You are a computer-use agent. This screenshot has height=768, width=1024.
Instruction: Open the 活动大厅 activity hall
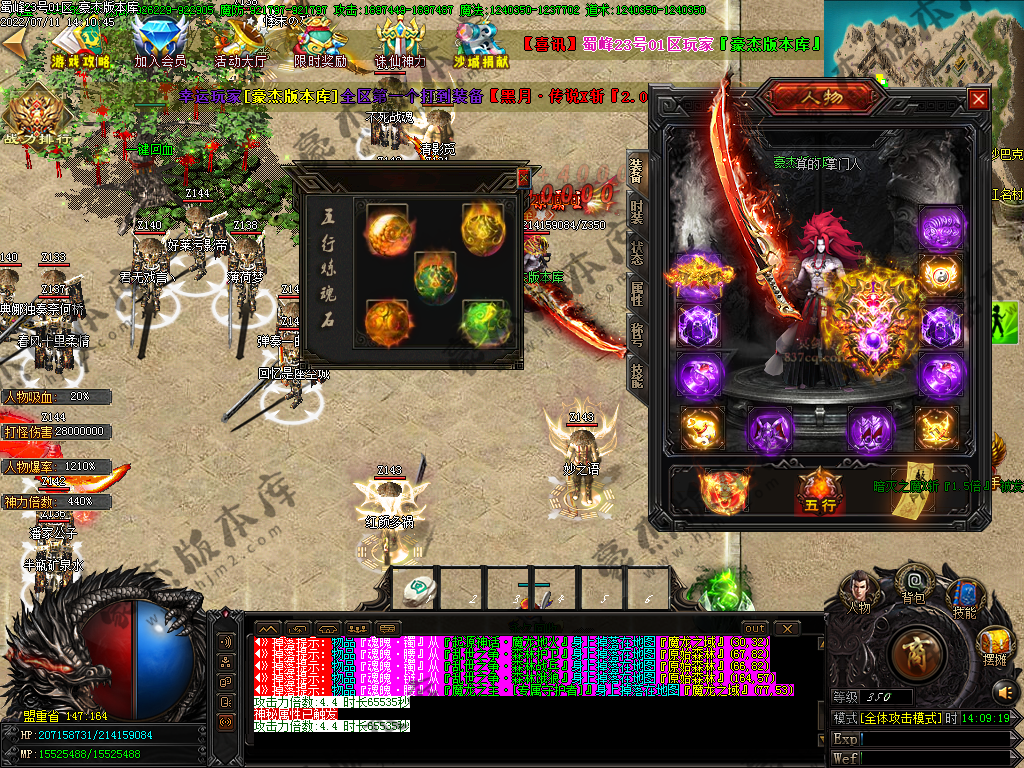(x=240, y=44)
